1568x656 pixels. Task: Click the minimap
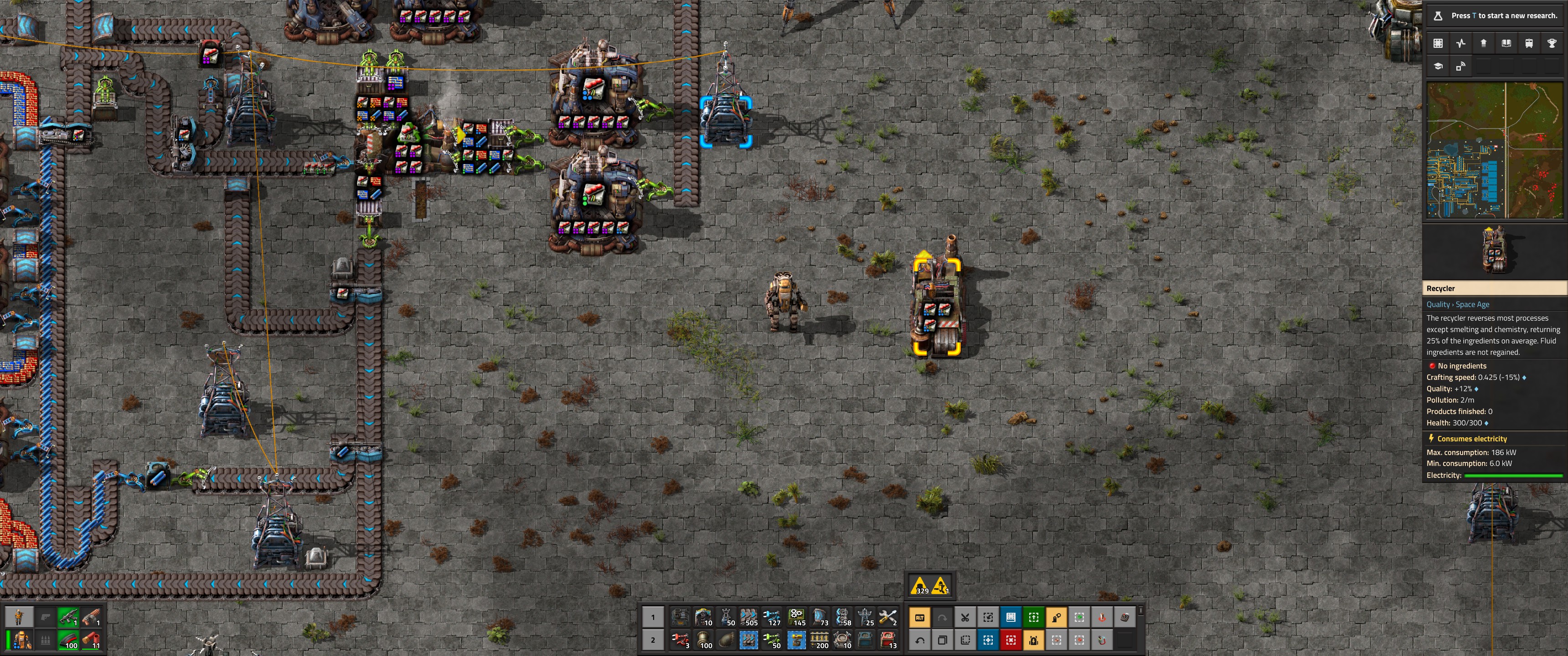click(1494, 150)
